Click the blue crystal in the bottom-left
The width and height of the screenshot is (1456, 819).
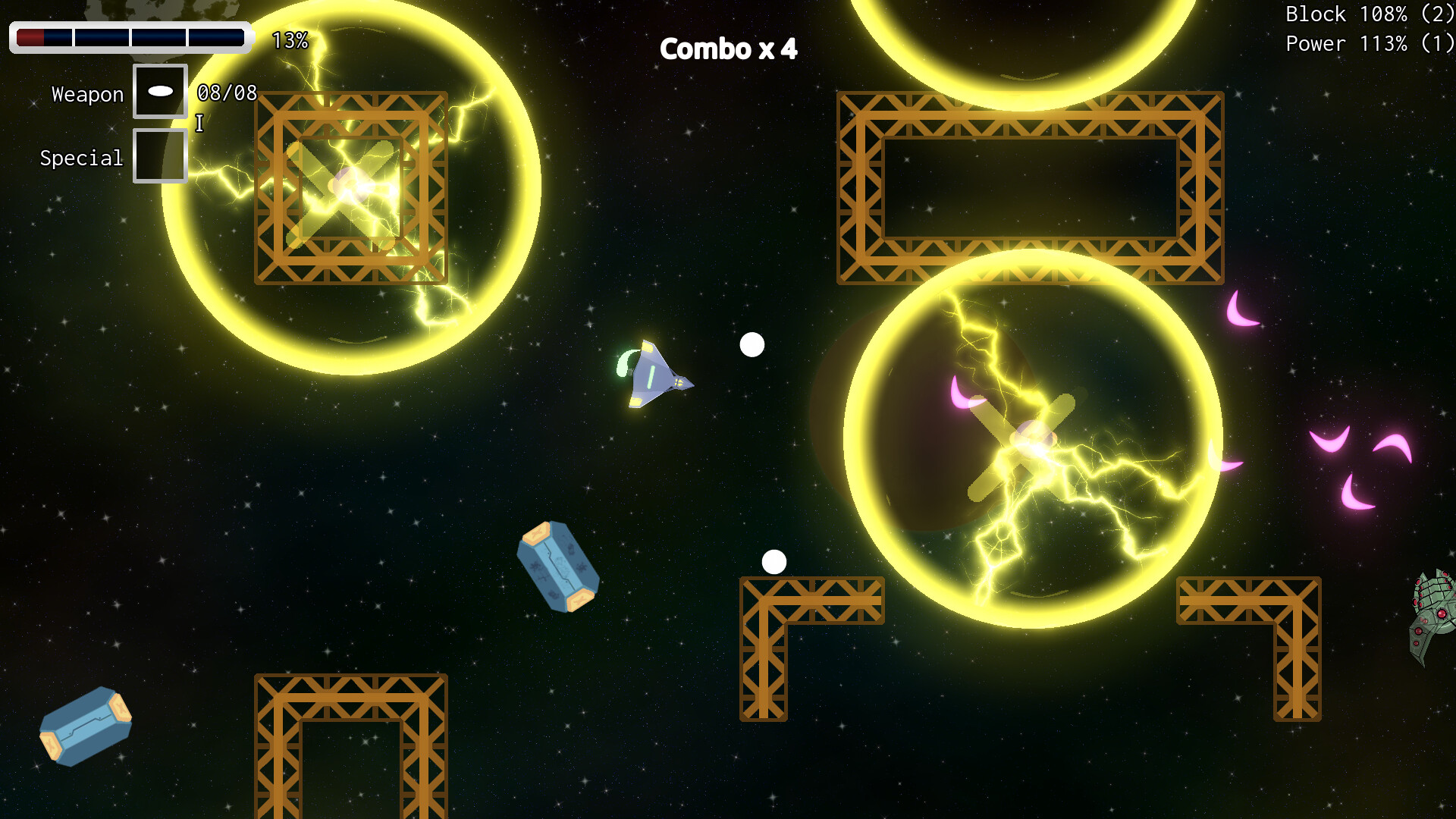click(x=87, y=726)
